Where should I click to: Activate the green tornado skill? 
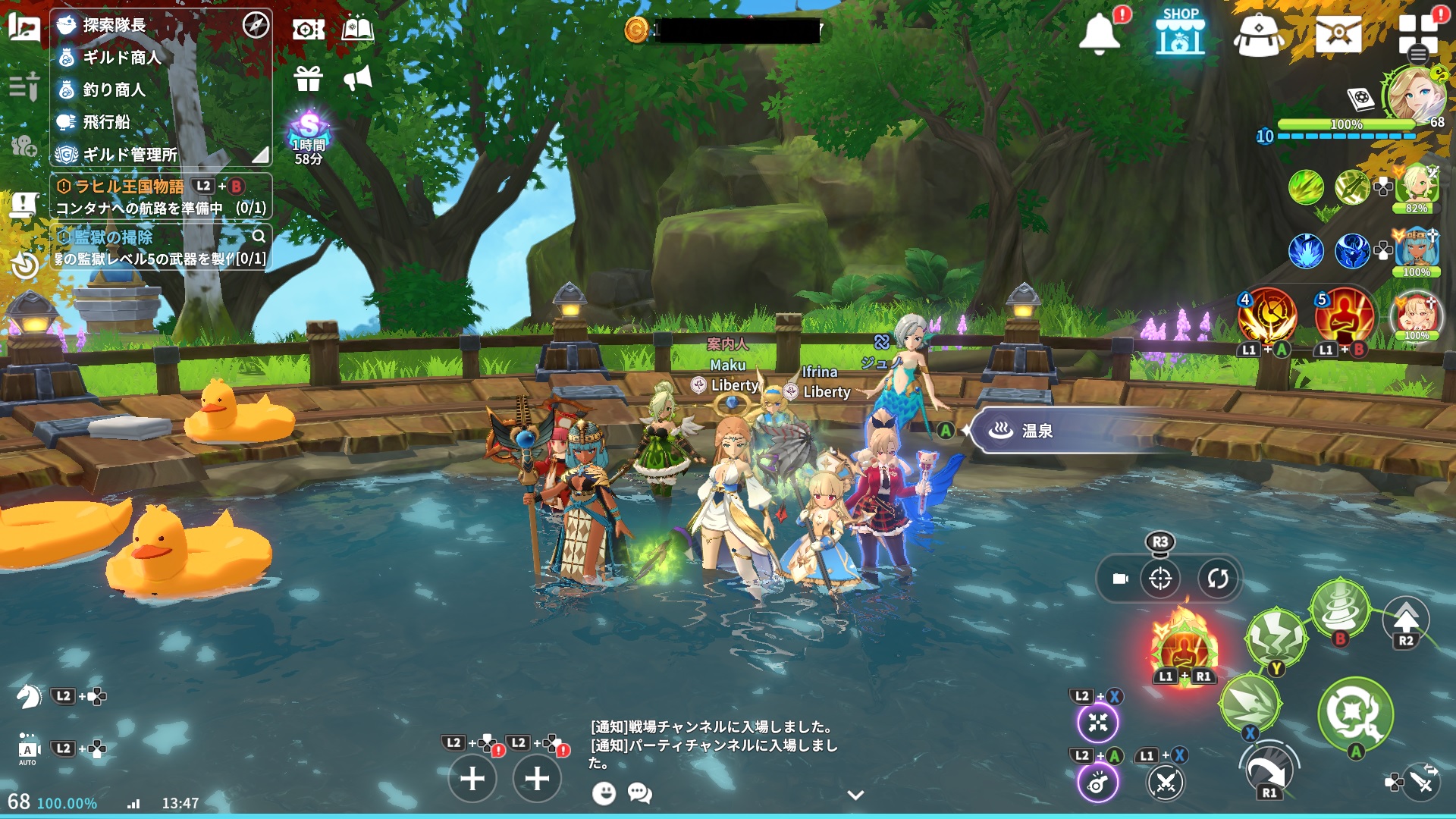point(1340,607)
